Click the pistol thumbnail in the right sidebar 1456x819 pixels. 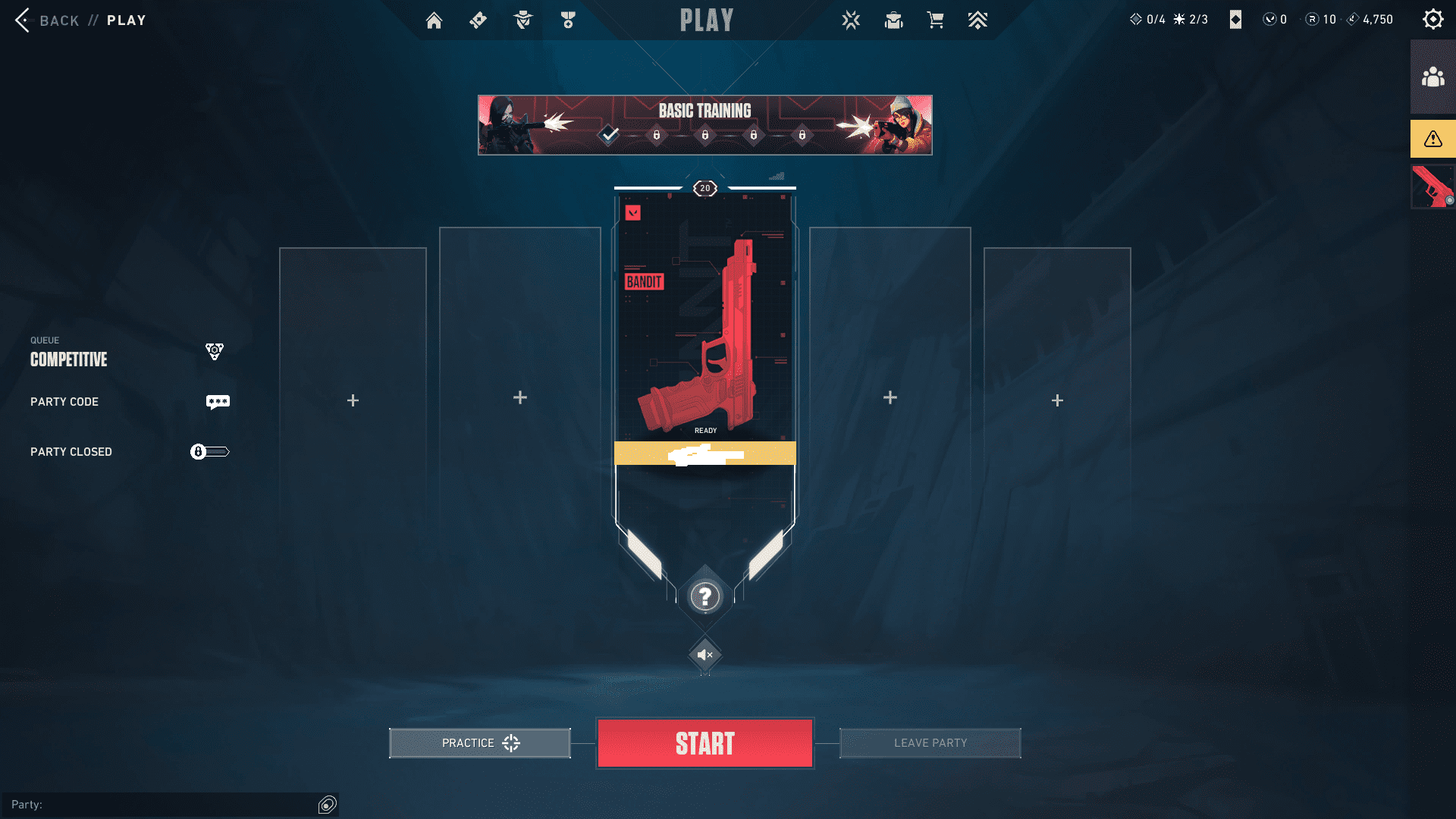(x=1432, y=186)
